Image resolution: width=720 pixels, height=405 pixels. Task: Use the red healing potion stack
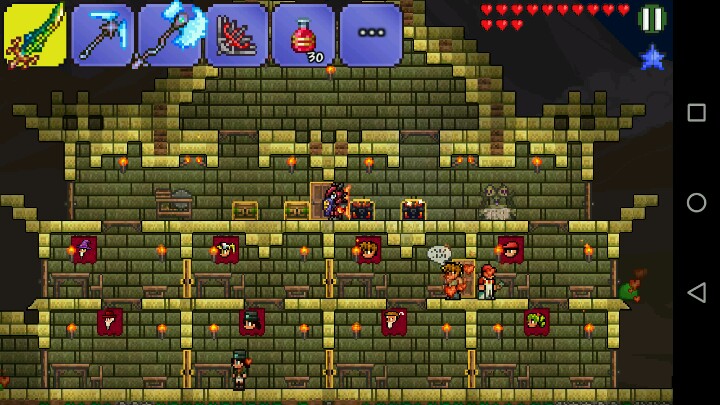[303, 35]
